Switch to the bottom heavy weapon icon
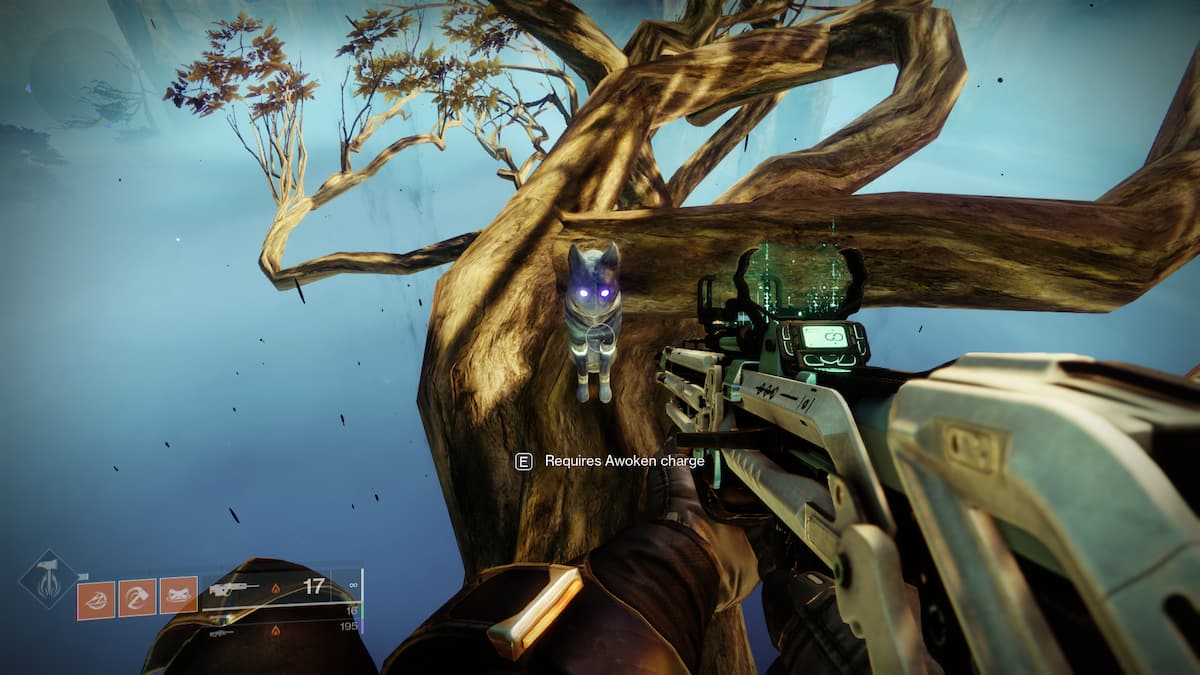The height and width of the screenshot is (675, 1200). (x=223, y=633)
